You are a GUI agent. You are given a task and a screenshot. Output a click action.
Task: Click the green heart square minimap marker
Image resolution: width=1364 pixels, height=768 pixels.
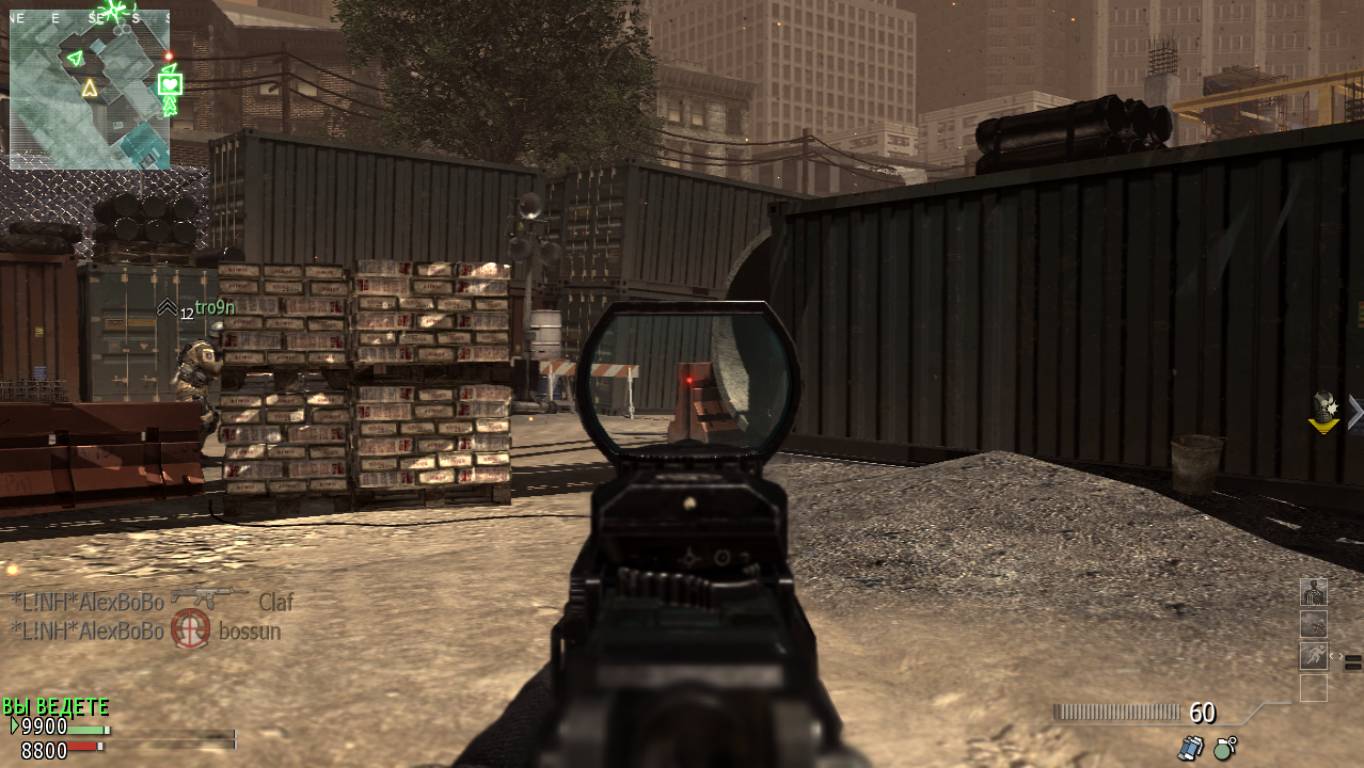(x=170, y=82)
